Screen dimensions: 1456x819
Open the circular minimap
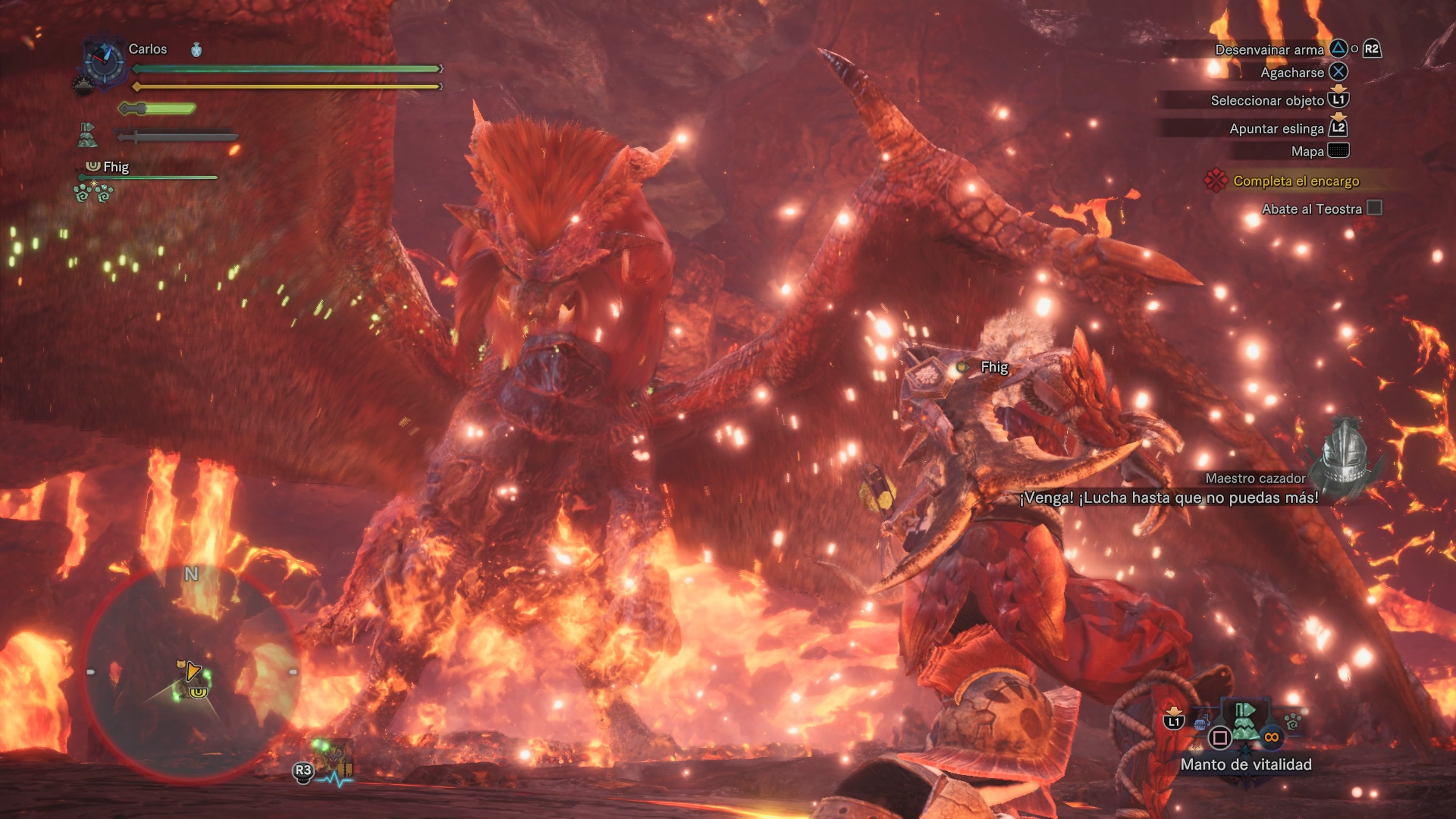click(x=191, y=673)
